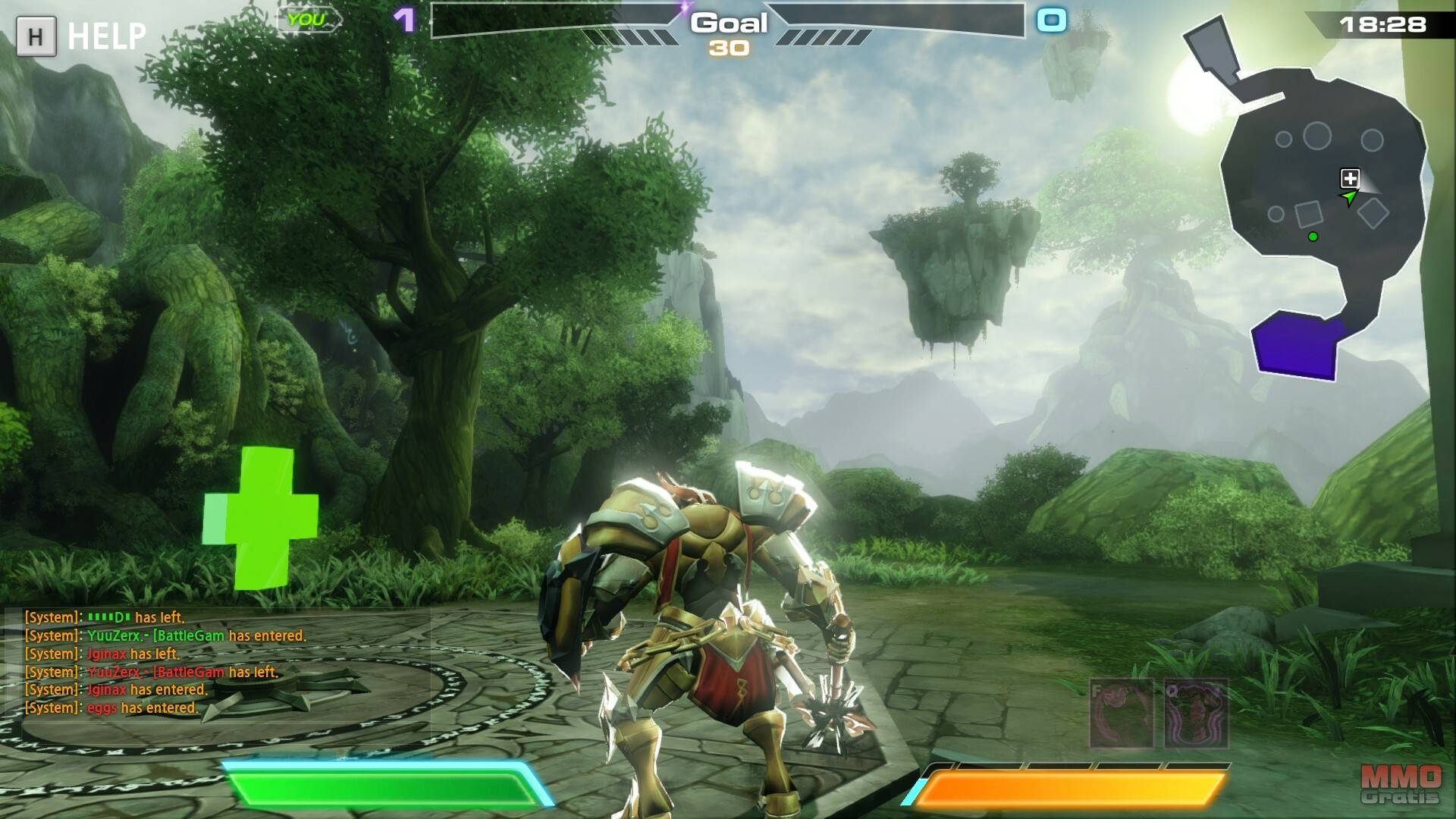Screen dimensions: 1456x819
Task: Focus the system chat log
Action: point(167,663)
